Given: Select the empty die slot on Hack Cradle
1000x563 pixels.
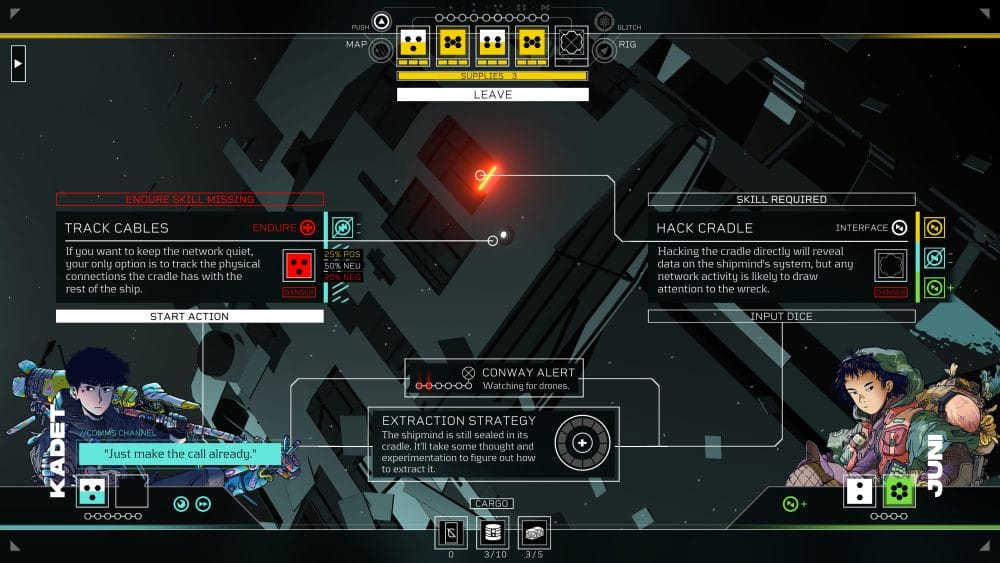Looking at the screenshot, I should [x=889, y=265].
